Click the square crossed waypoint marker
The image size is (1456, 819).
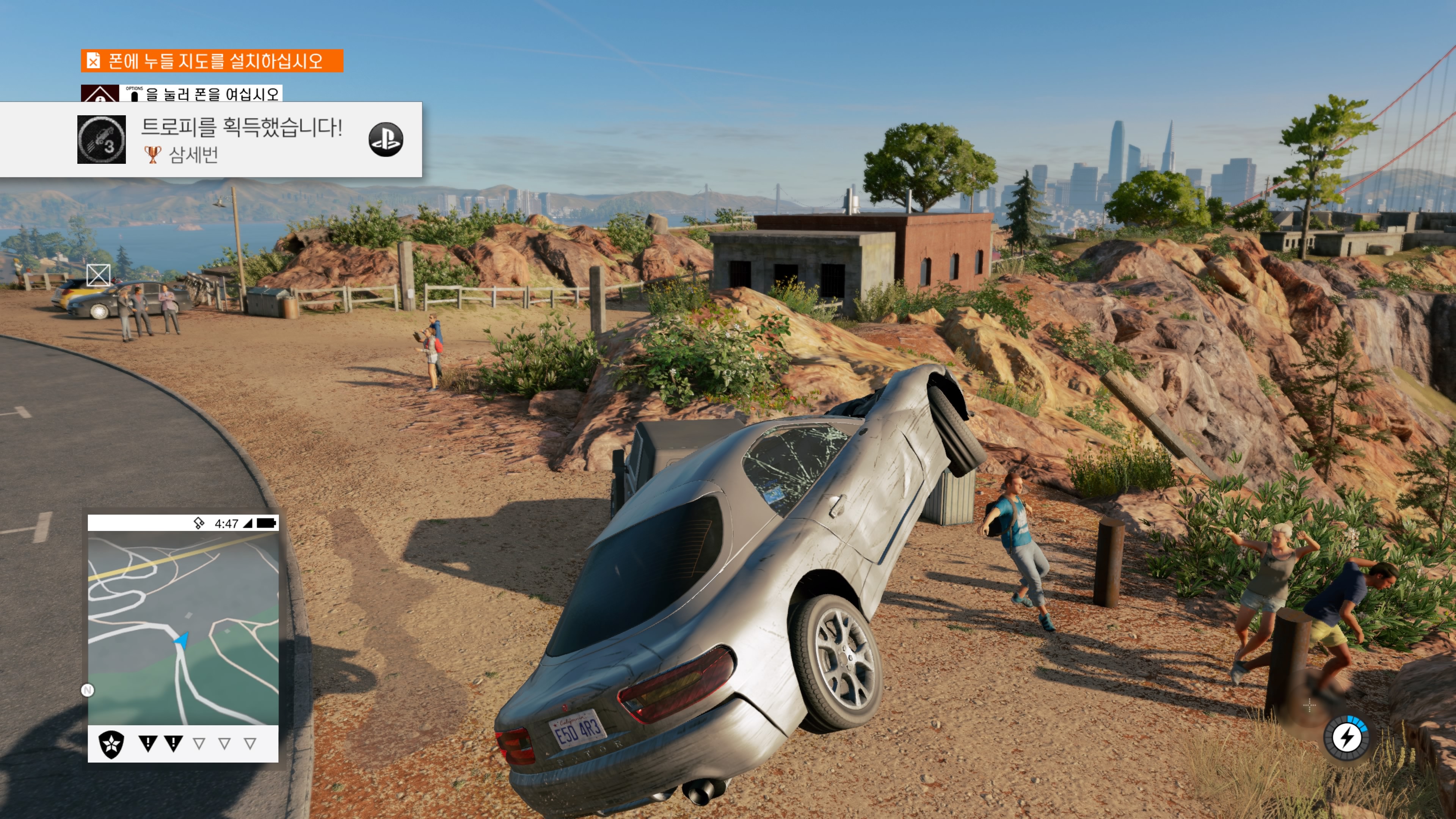[x=98, y=275]
